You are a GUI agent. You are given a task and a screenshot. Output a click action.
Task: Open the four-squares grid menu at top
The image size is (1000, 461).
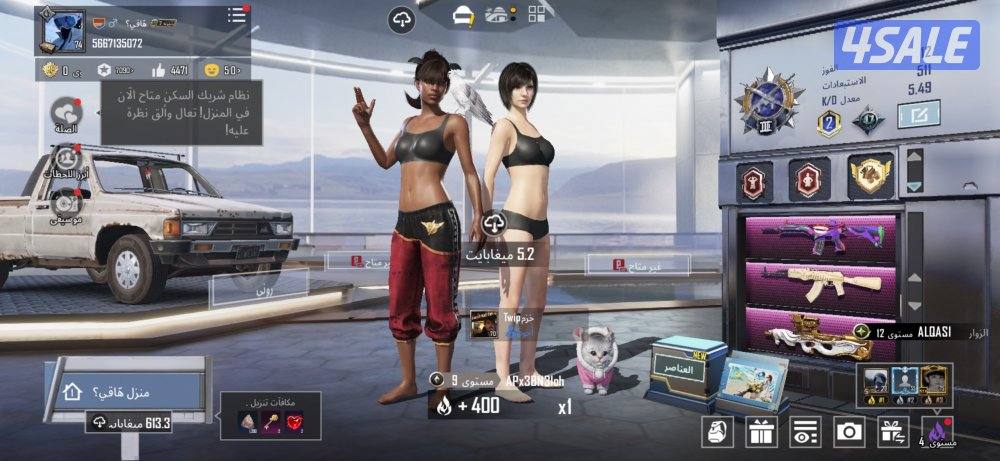click(538, 14)
